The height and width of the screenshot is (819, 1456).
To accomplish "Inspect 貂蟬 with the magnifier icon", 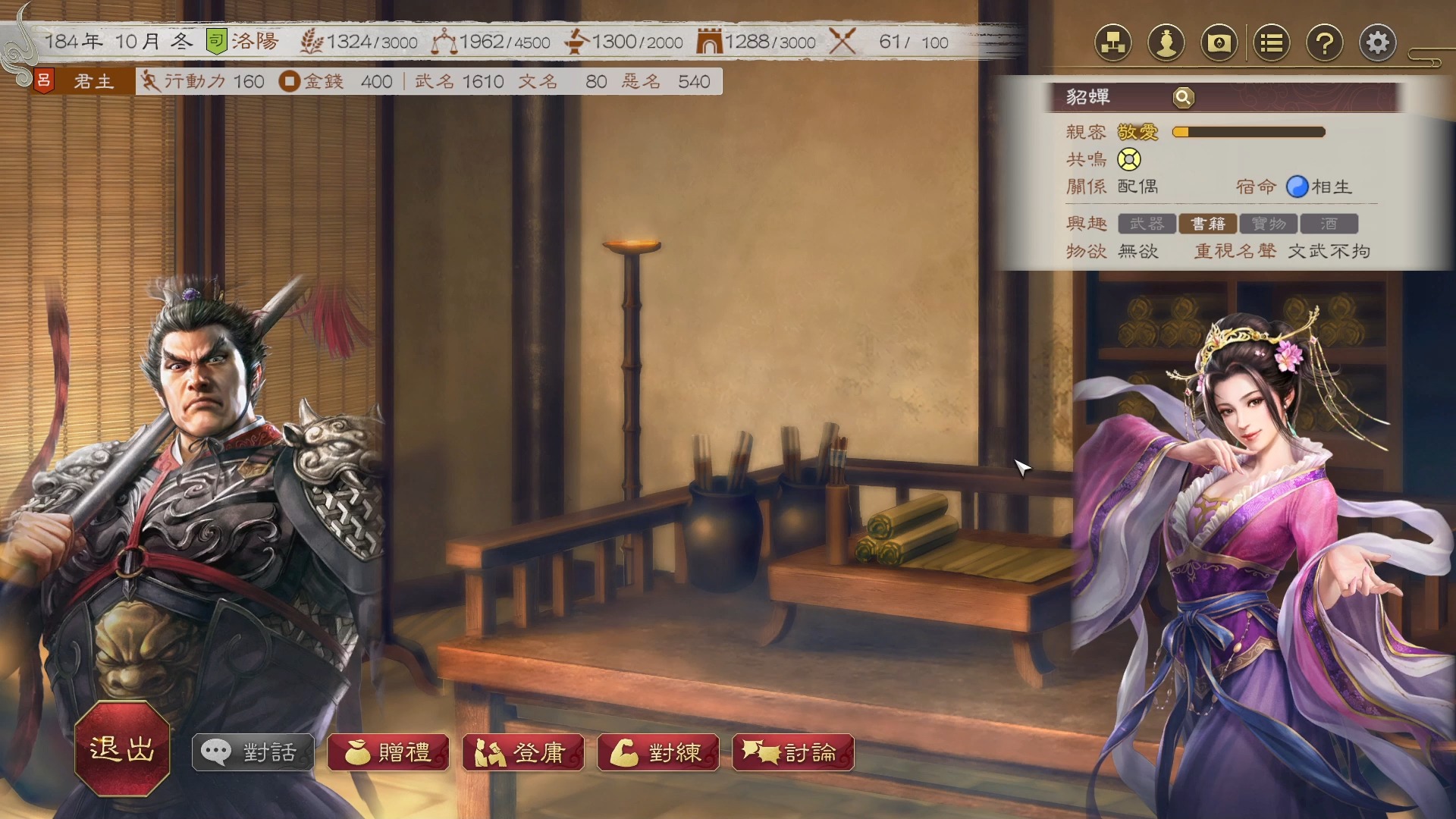I will (x=1183, y=97).
